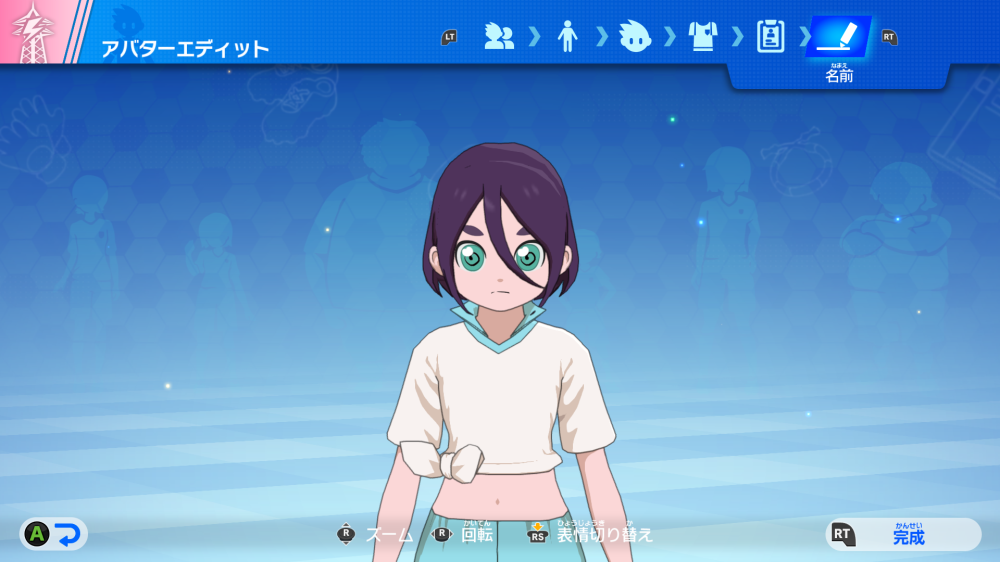Open the two-character group step
The width and height of the screenshot is (1000, 562).
[498, 37]
